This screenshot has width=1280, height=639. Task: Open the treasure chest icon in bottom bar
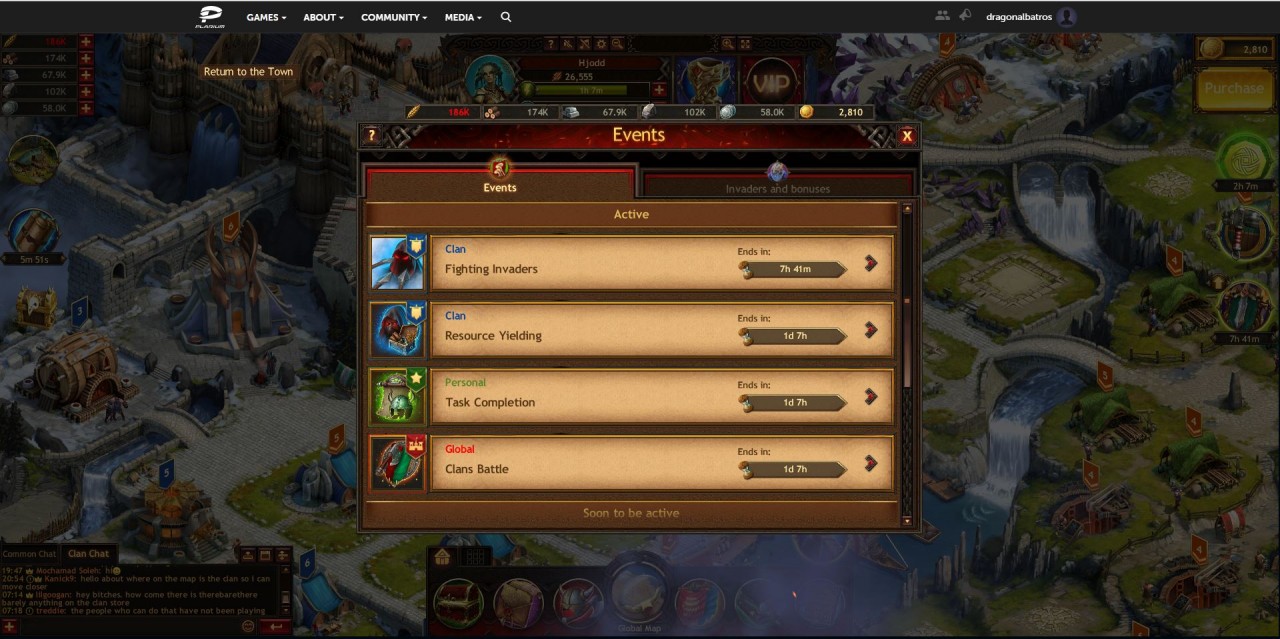459,603
